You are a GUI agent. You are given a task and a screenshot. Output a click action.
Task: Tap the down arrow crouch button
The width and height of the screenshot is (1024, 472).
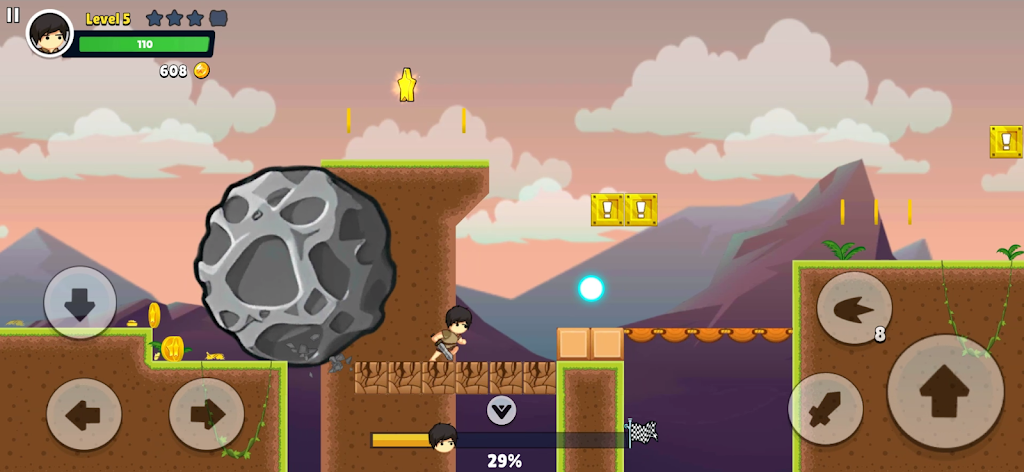(80, 302)
